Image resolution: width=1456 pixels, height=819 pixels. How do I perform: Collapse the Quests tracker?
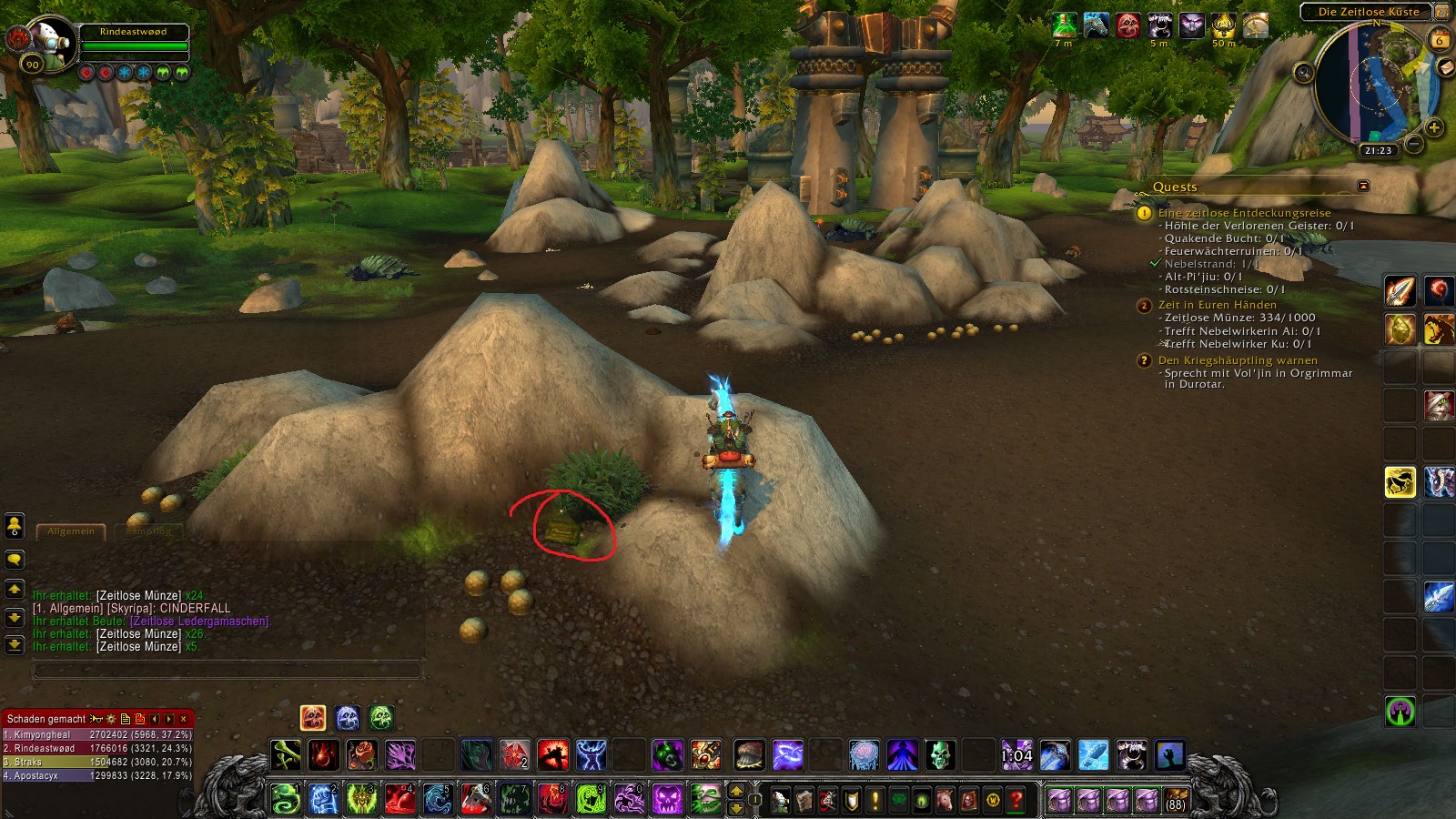[x=1363, y=186]
